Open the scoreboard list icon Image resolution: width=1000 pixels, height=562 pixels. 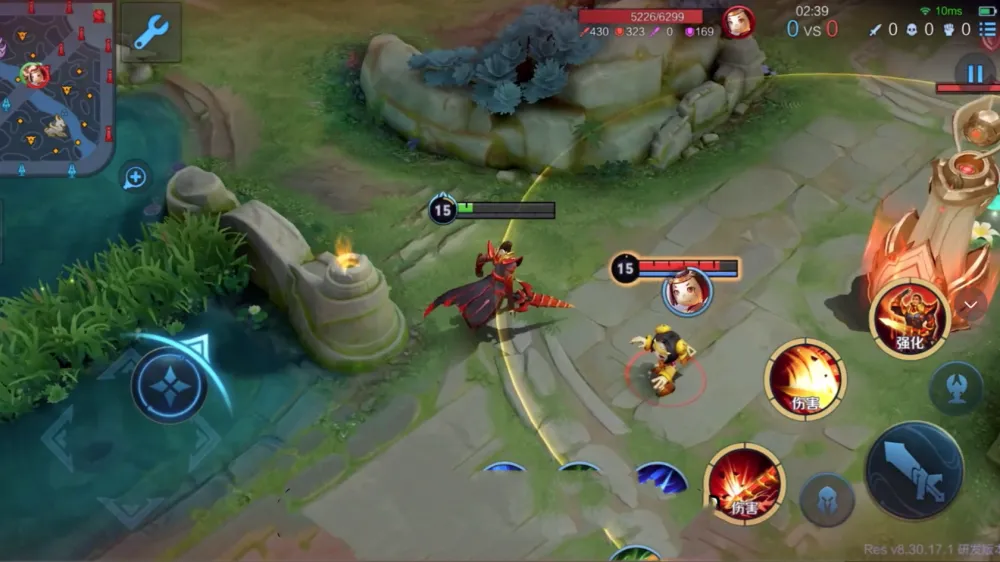pyautogui.click(x=988, y=30)
